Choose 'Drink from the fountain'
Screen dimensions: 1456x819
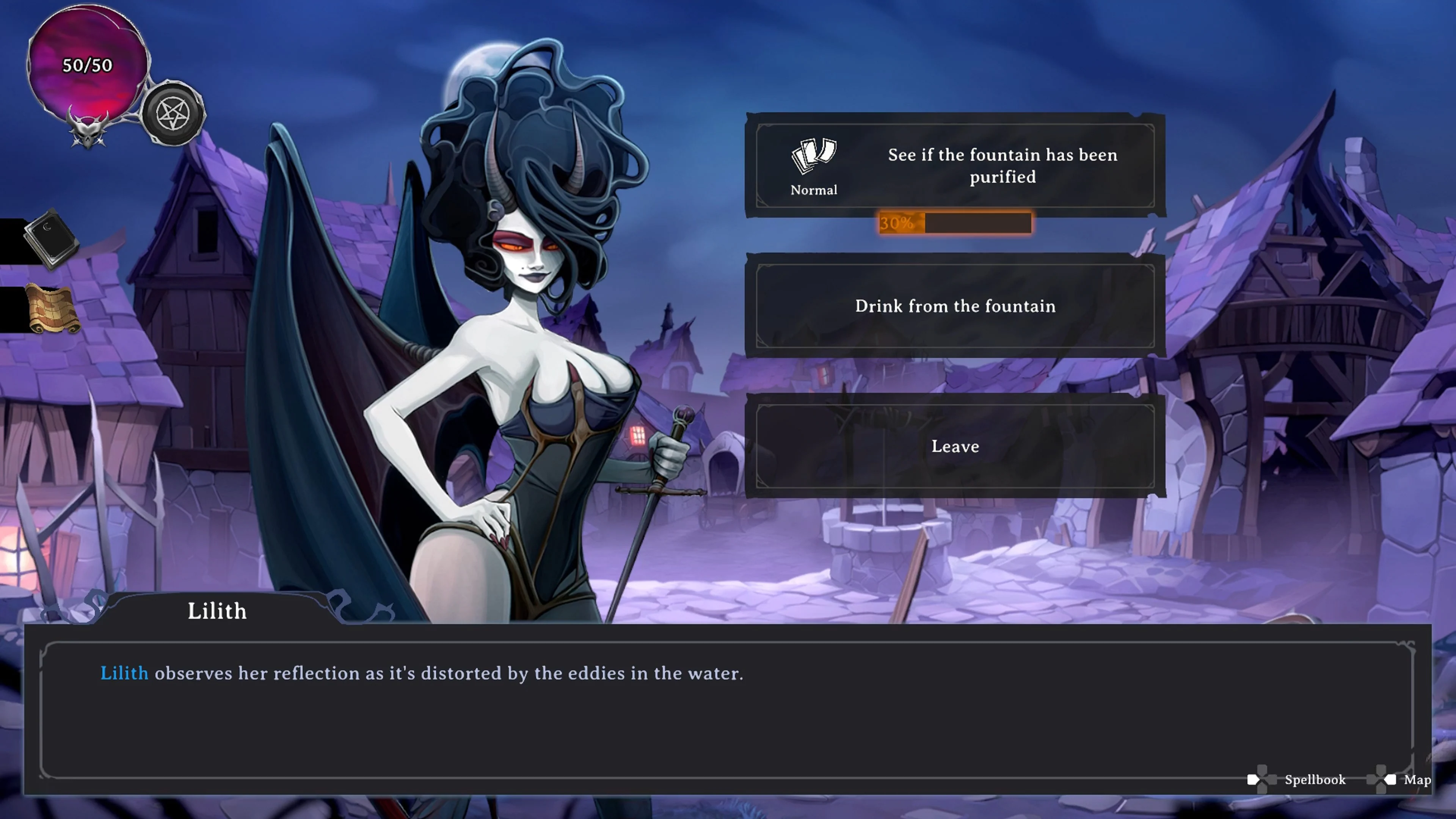click(x=955, y=306)
